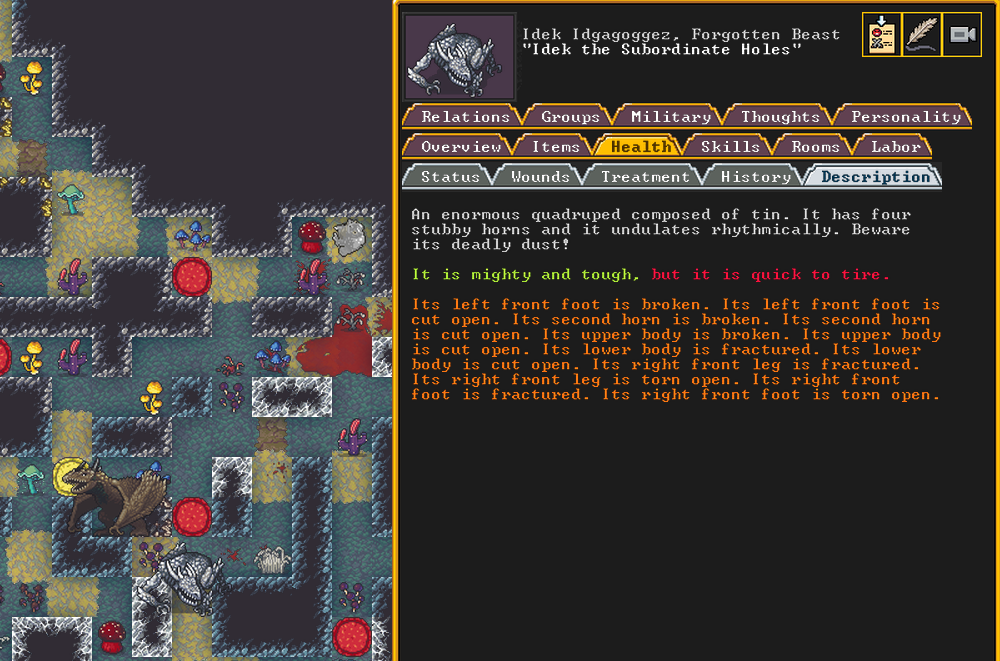
Task: Go to the Overview tab
Action: coord(460,147)
